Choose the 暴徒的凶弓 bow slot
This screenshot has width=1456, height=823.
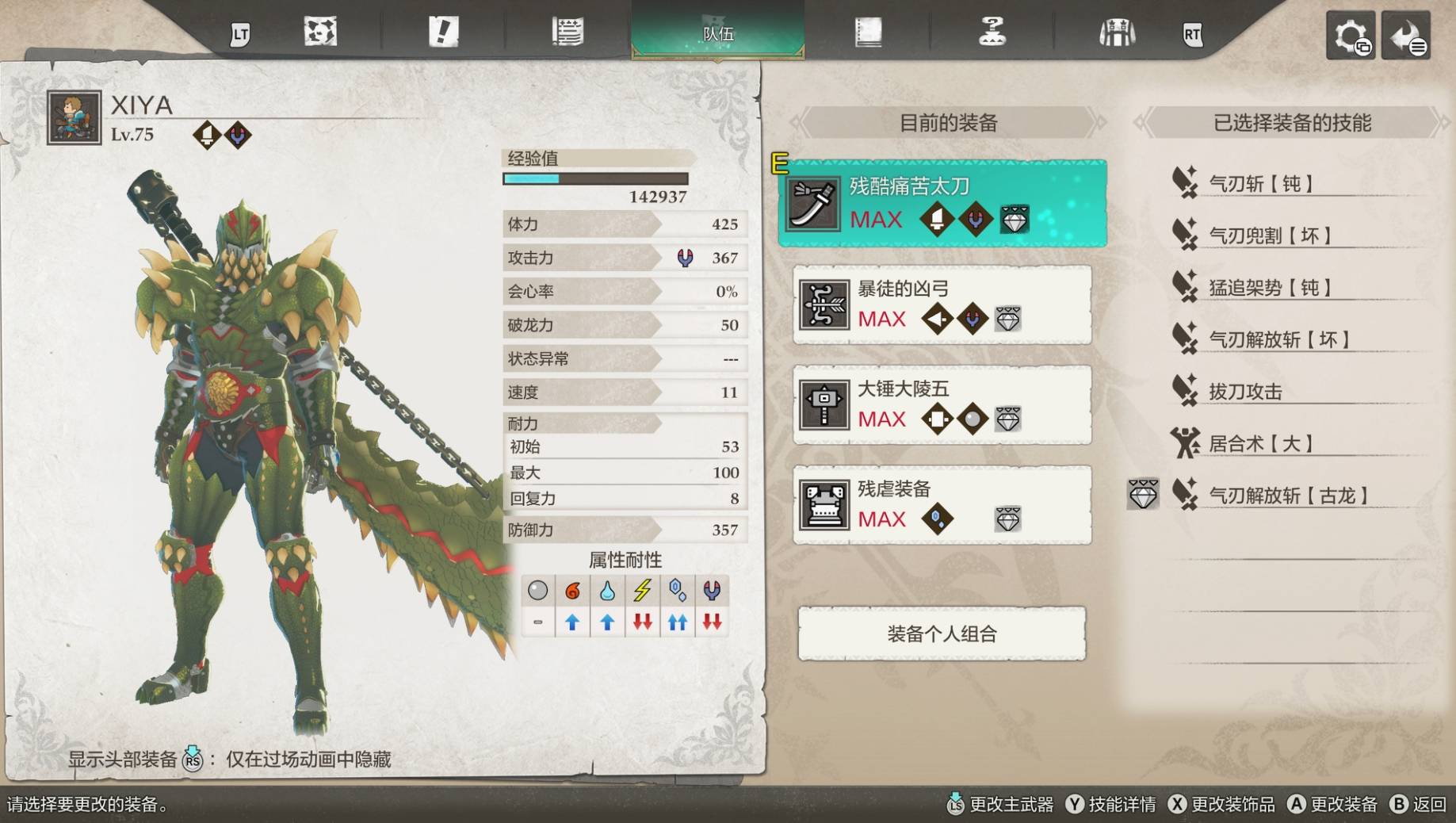pos(942,304)
